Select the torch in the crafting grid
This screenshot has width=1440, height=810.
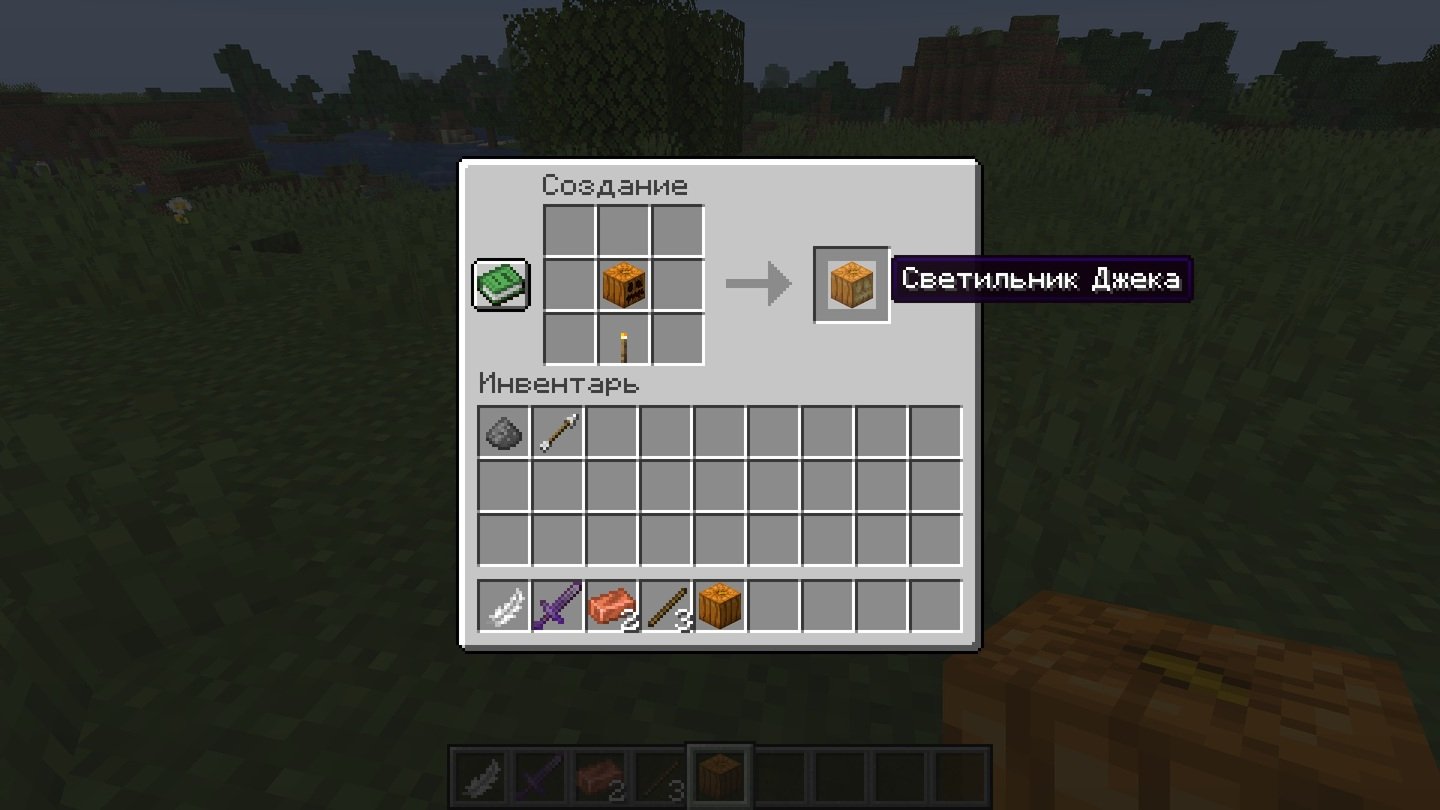624,340
